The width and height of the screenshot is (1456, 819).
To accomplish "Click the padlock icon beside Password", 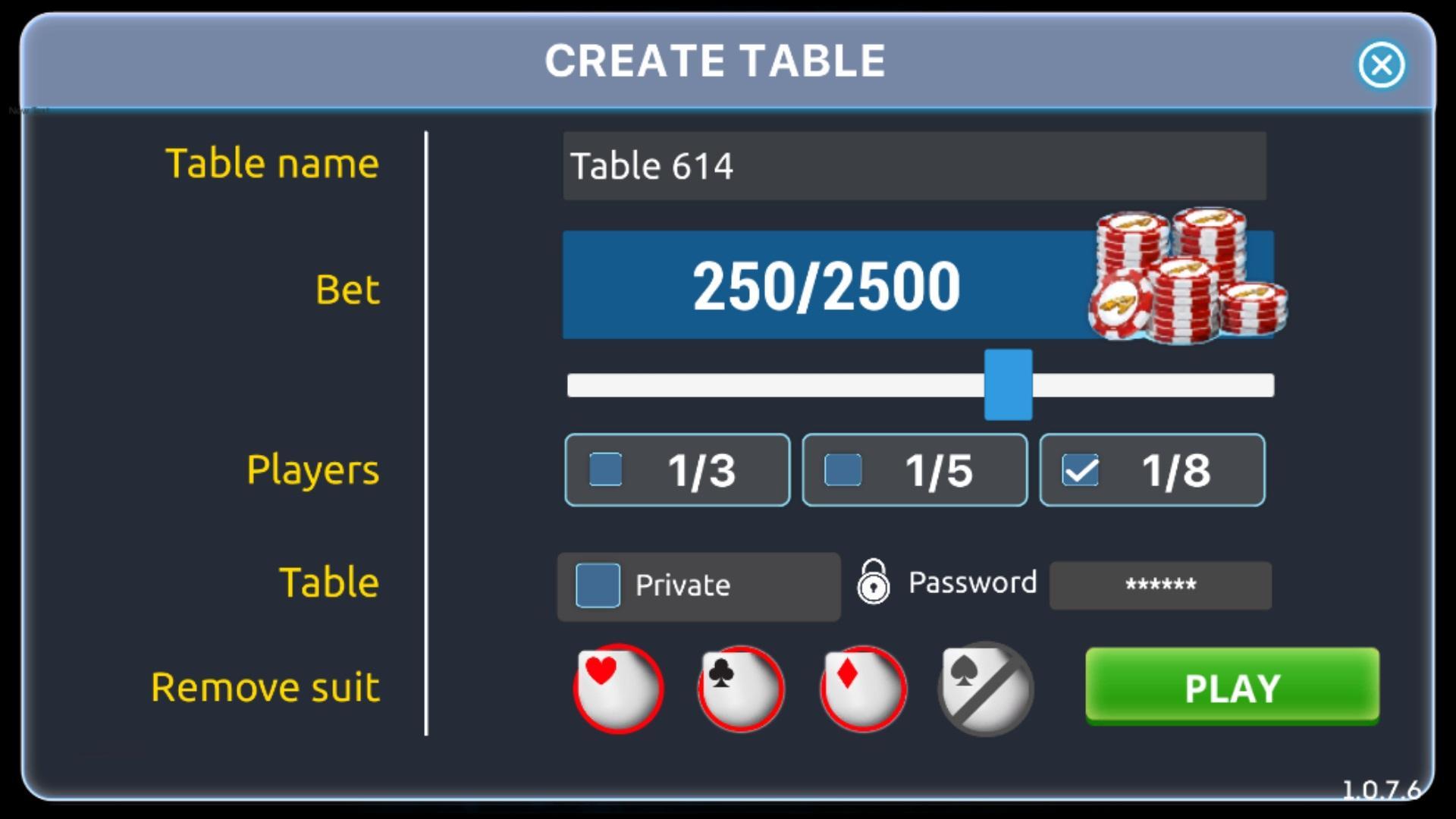I will point(873,582).
